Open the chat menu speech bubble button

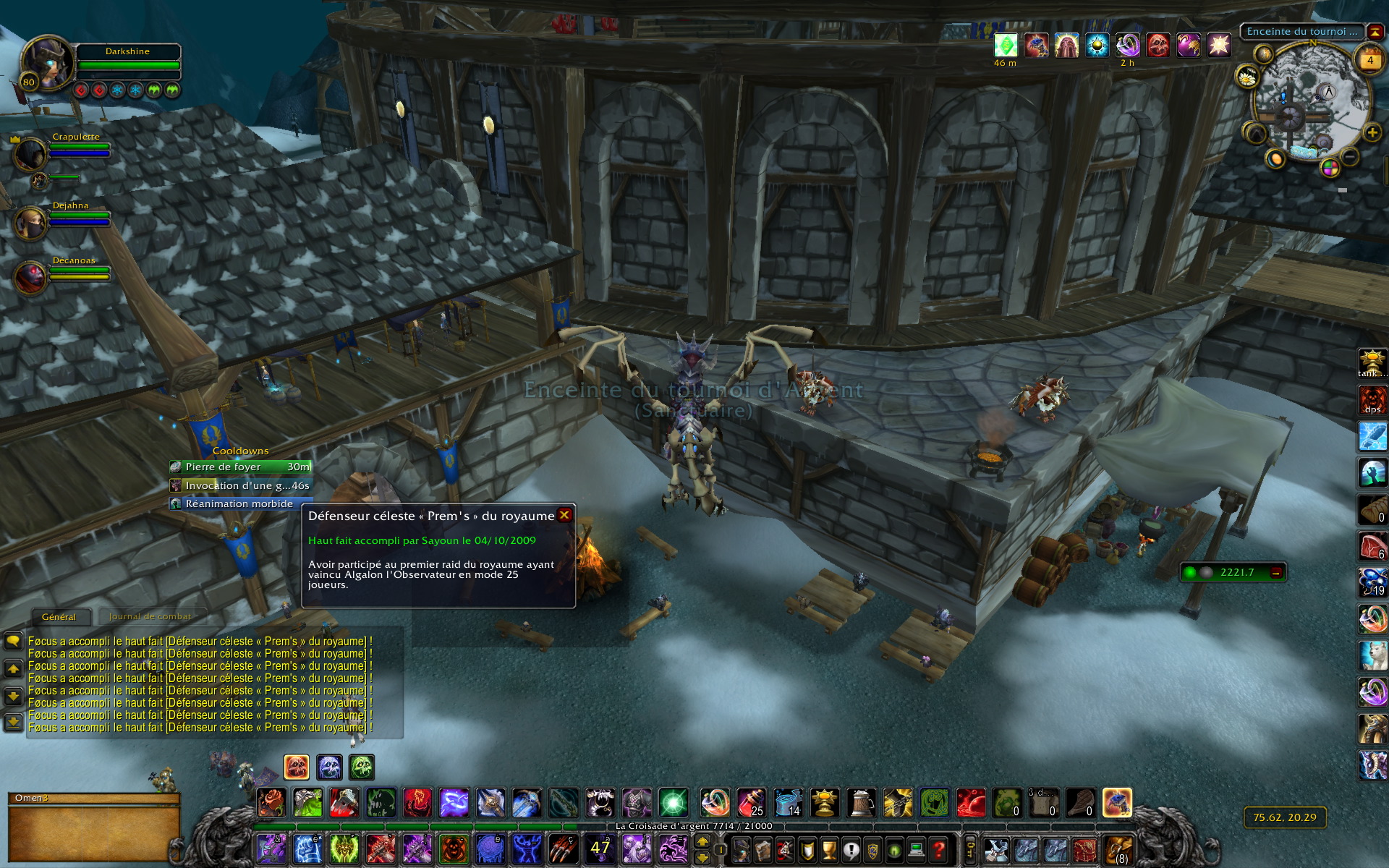pos(13,641)
